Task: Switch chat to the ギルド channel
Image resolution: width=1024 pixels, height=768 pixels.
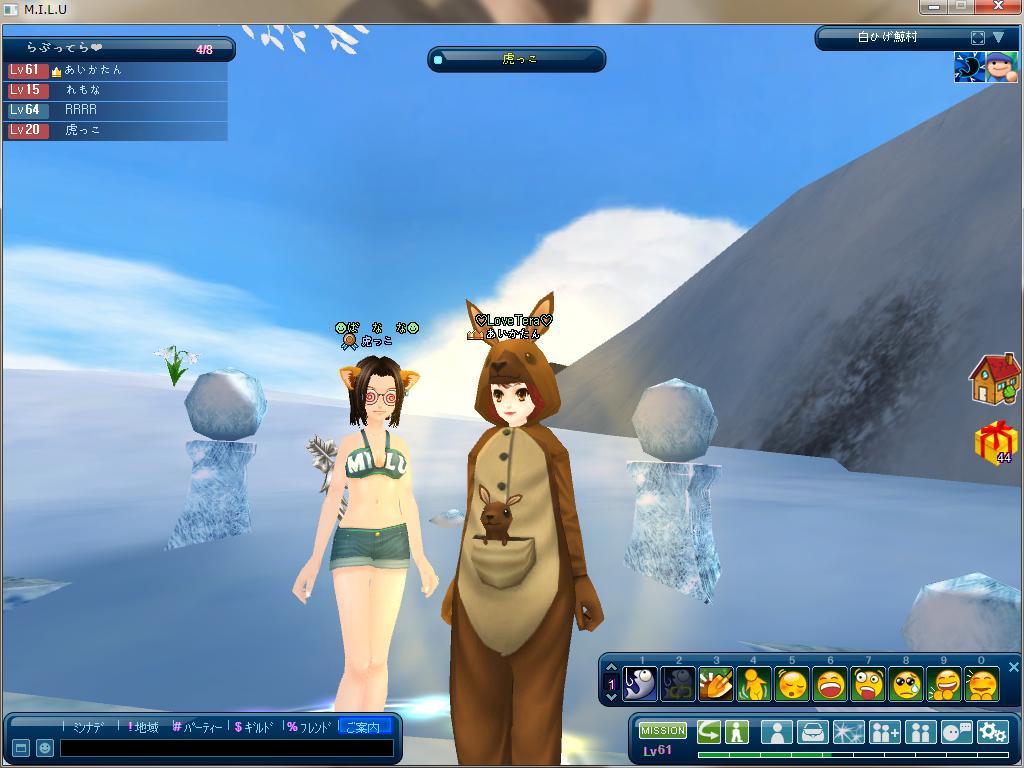Action: click(254, 727)
